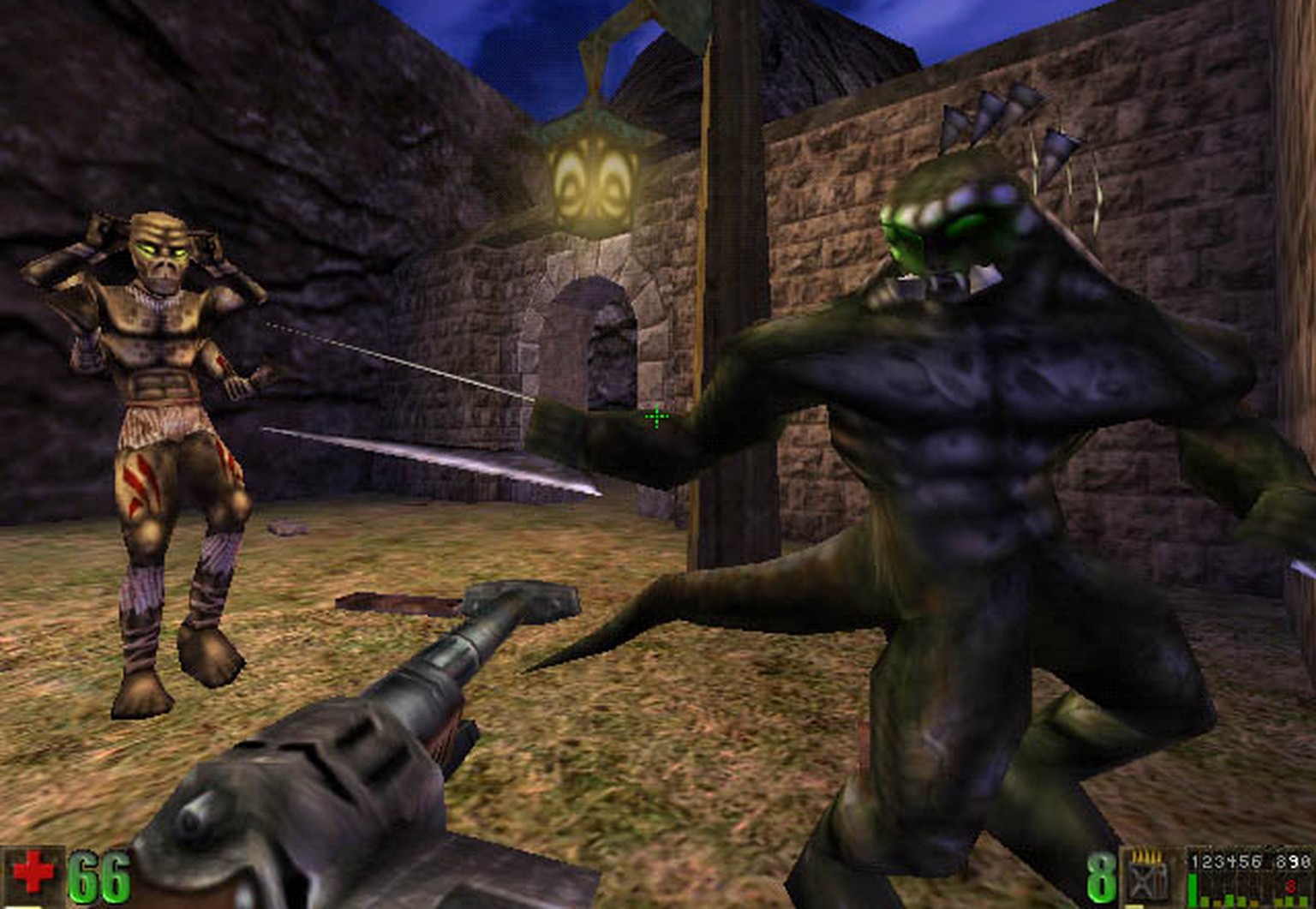Click the red cross health icon

coord(33,876)
